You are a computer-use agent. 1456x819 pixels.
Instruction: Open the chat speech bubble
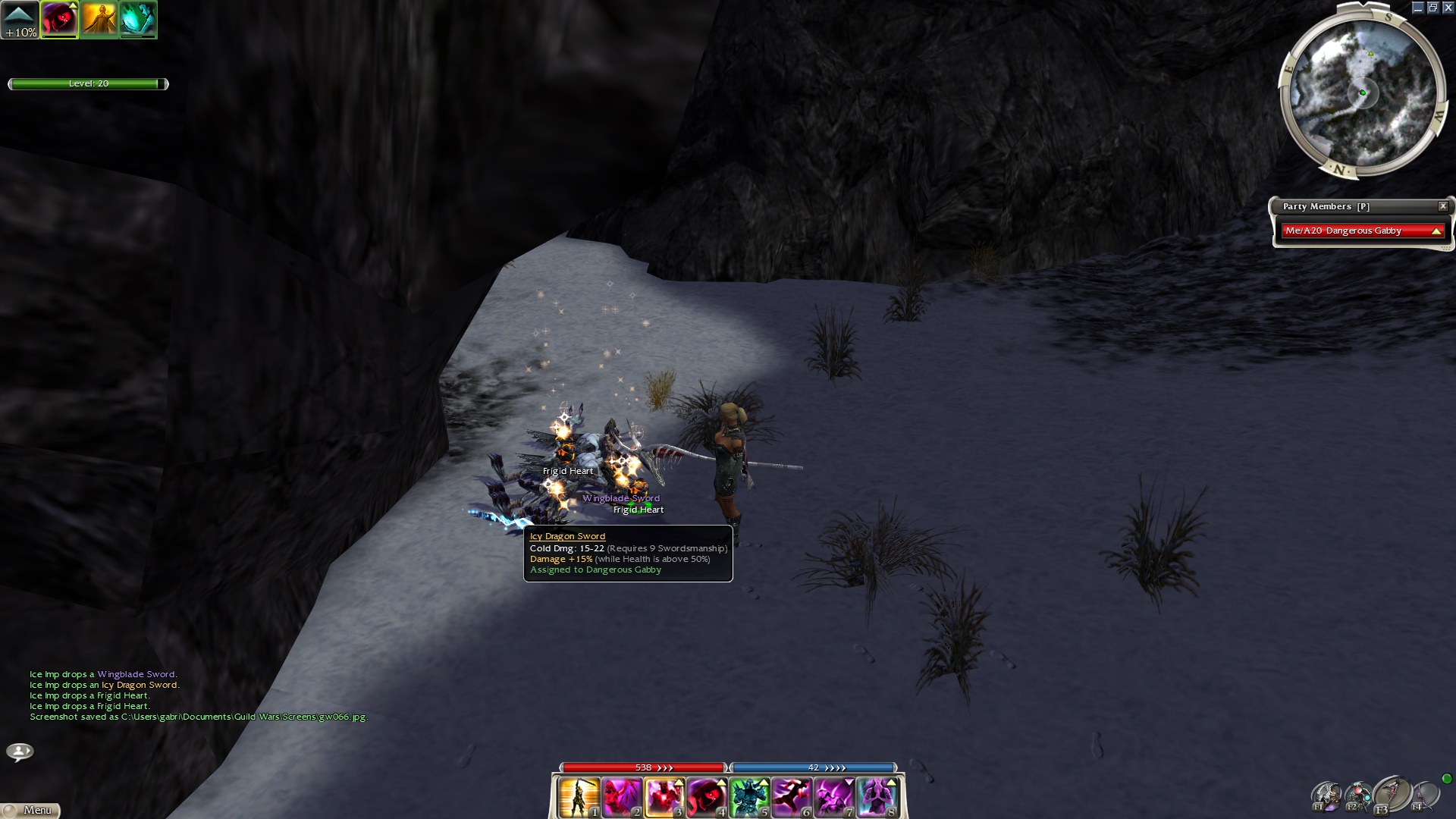click(20, 752)
